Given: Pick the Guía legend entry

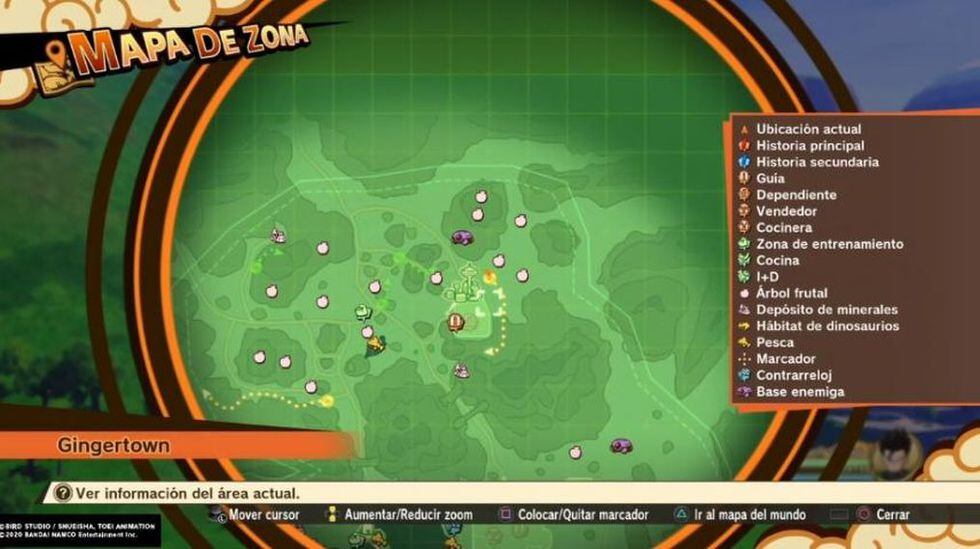Looking at the screenshot, I should (770, 179).
